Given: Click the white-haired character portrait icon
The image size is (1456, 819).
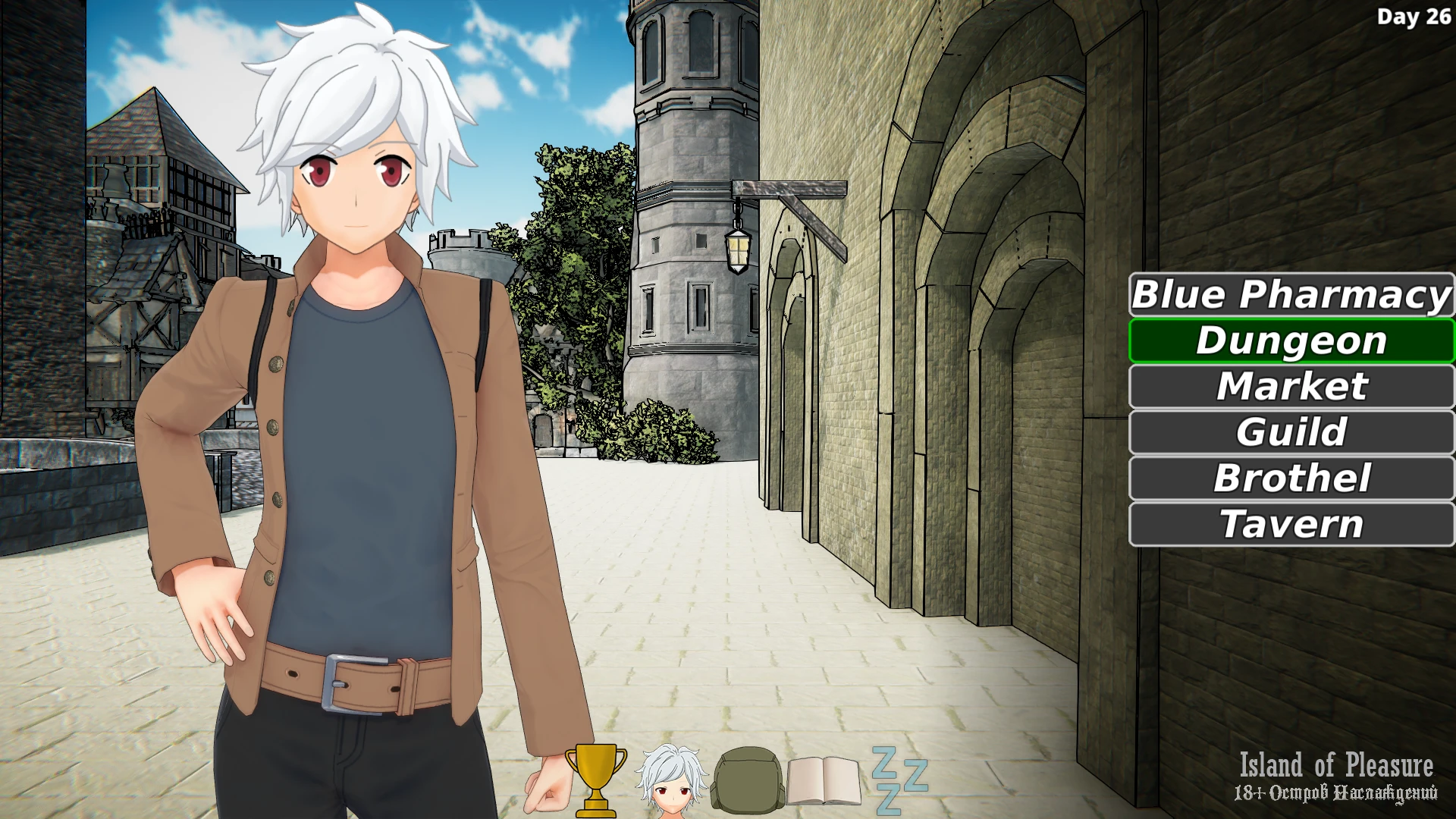Looking at the screenshot, I should click(x=671, y=779).
